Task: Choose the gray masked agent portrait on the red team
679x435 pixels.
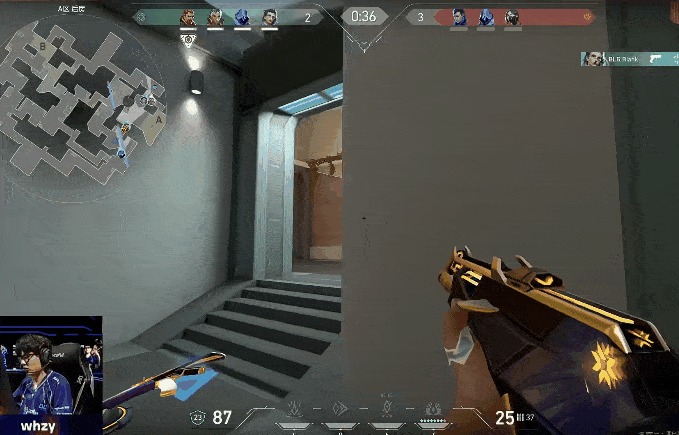Action: (x=512, y=17)
